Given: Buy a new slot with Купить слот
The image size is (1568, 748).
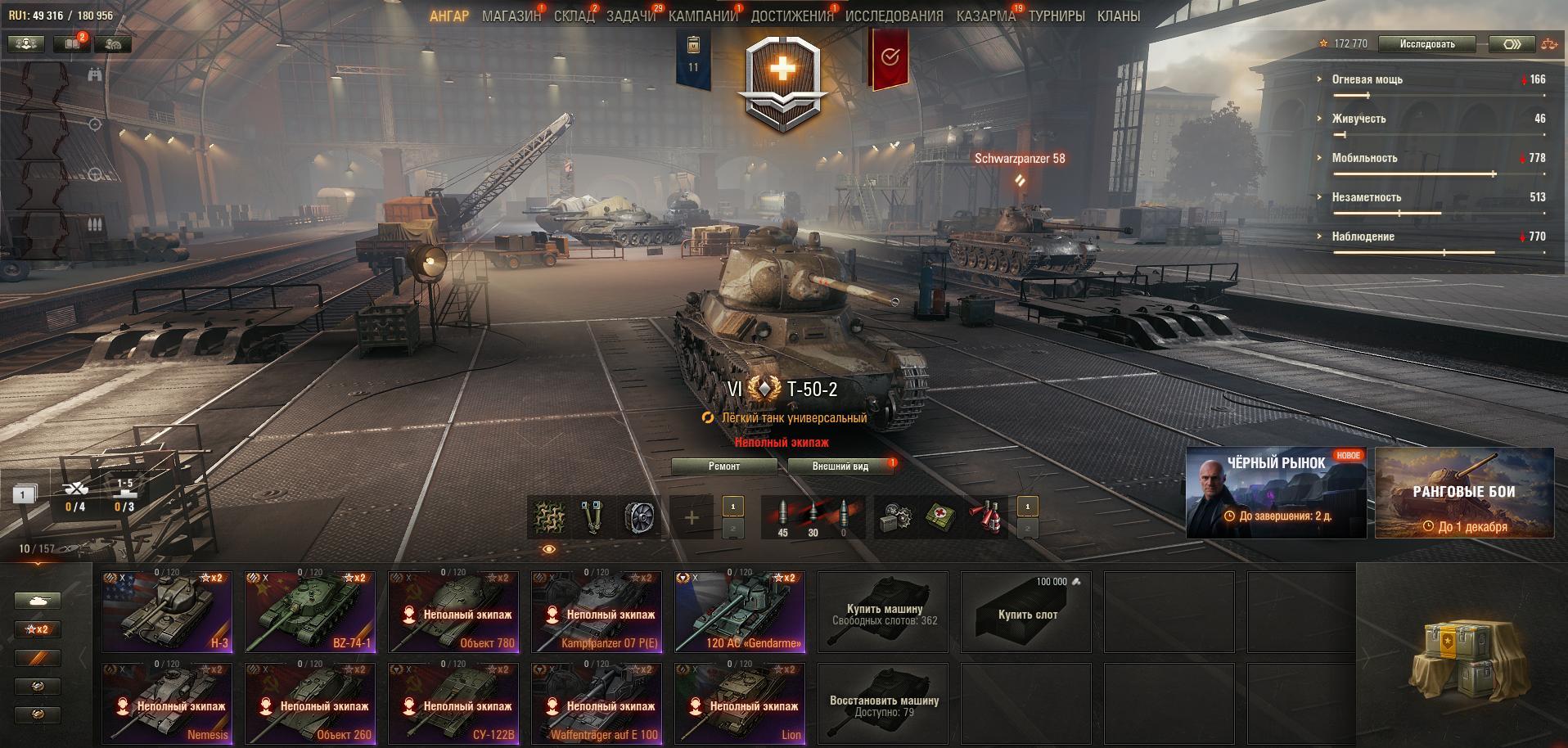Looking at the screenshot, I should coord(1026,612).
